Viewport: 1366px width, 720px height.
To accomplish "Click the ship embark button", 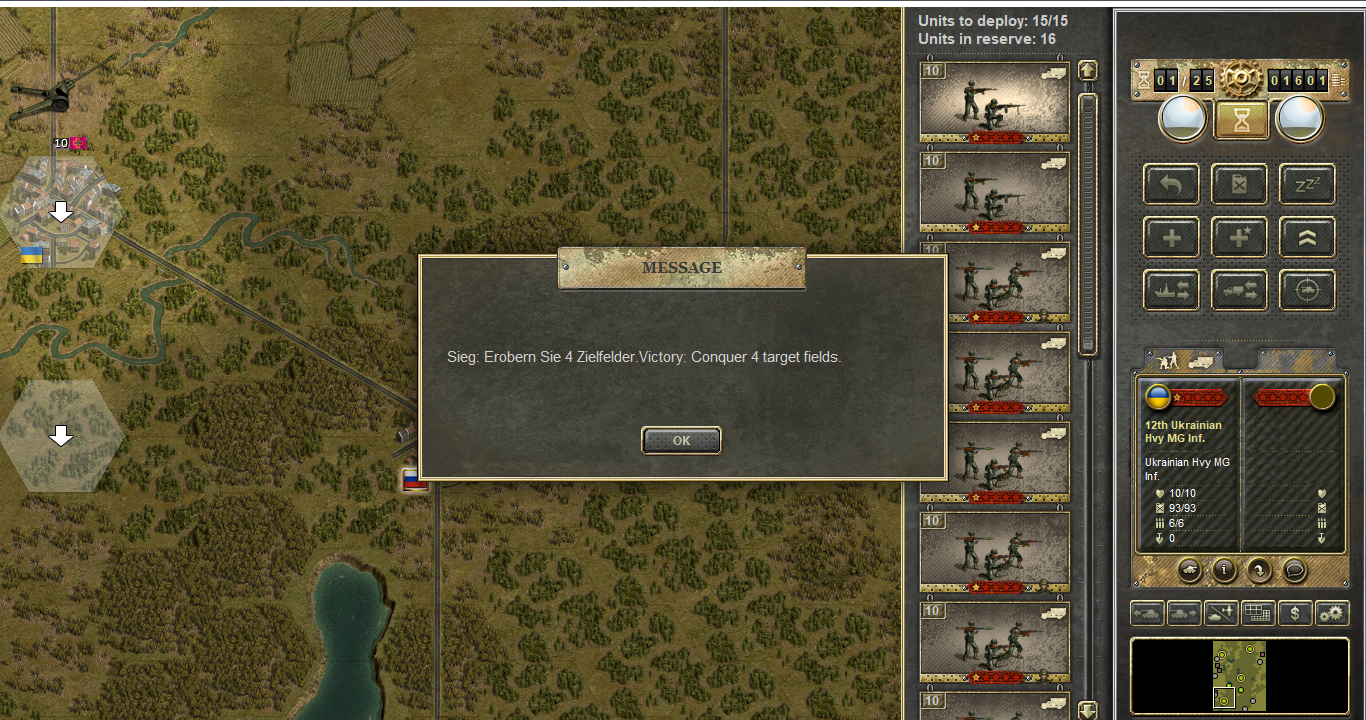I will [1172, 290].
